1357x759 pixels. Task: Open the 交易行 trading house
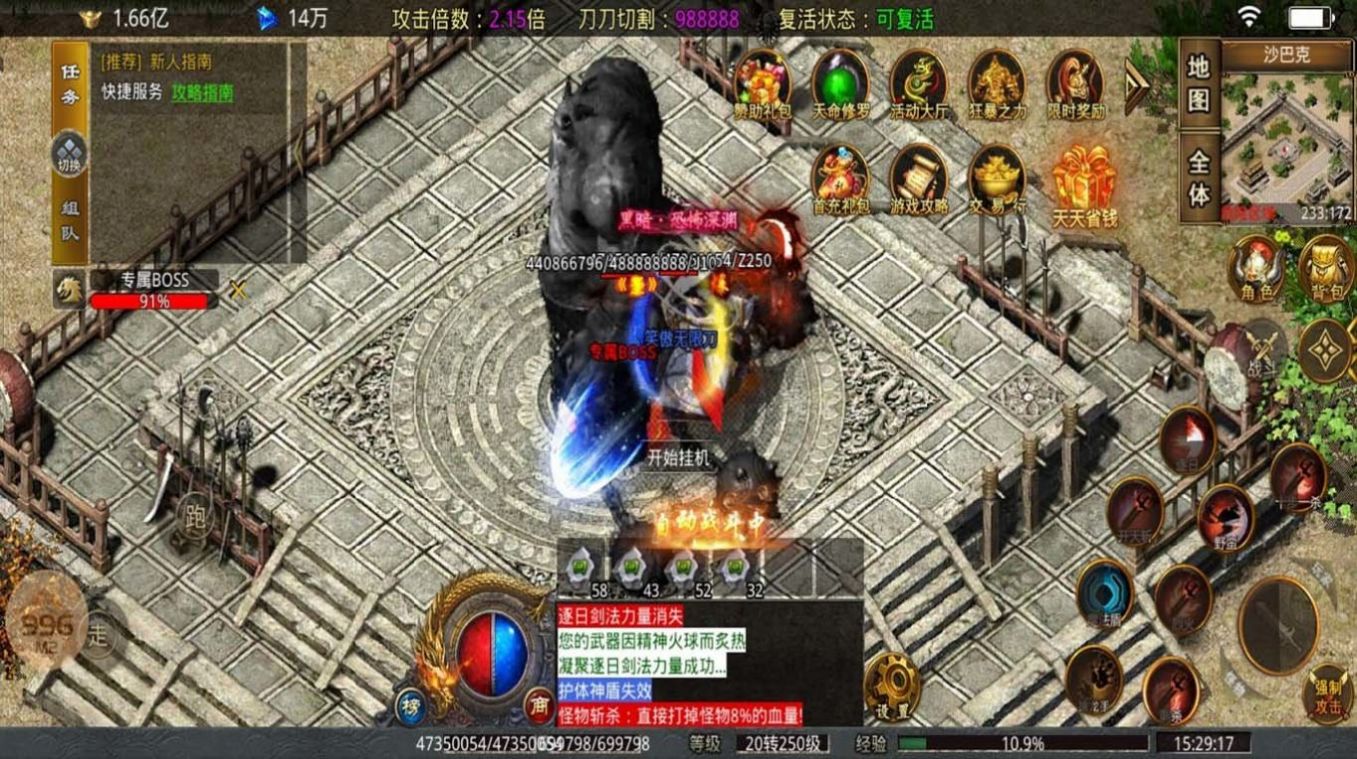[x=996, y=180]
